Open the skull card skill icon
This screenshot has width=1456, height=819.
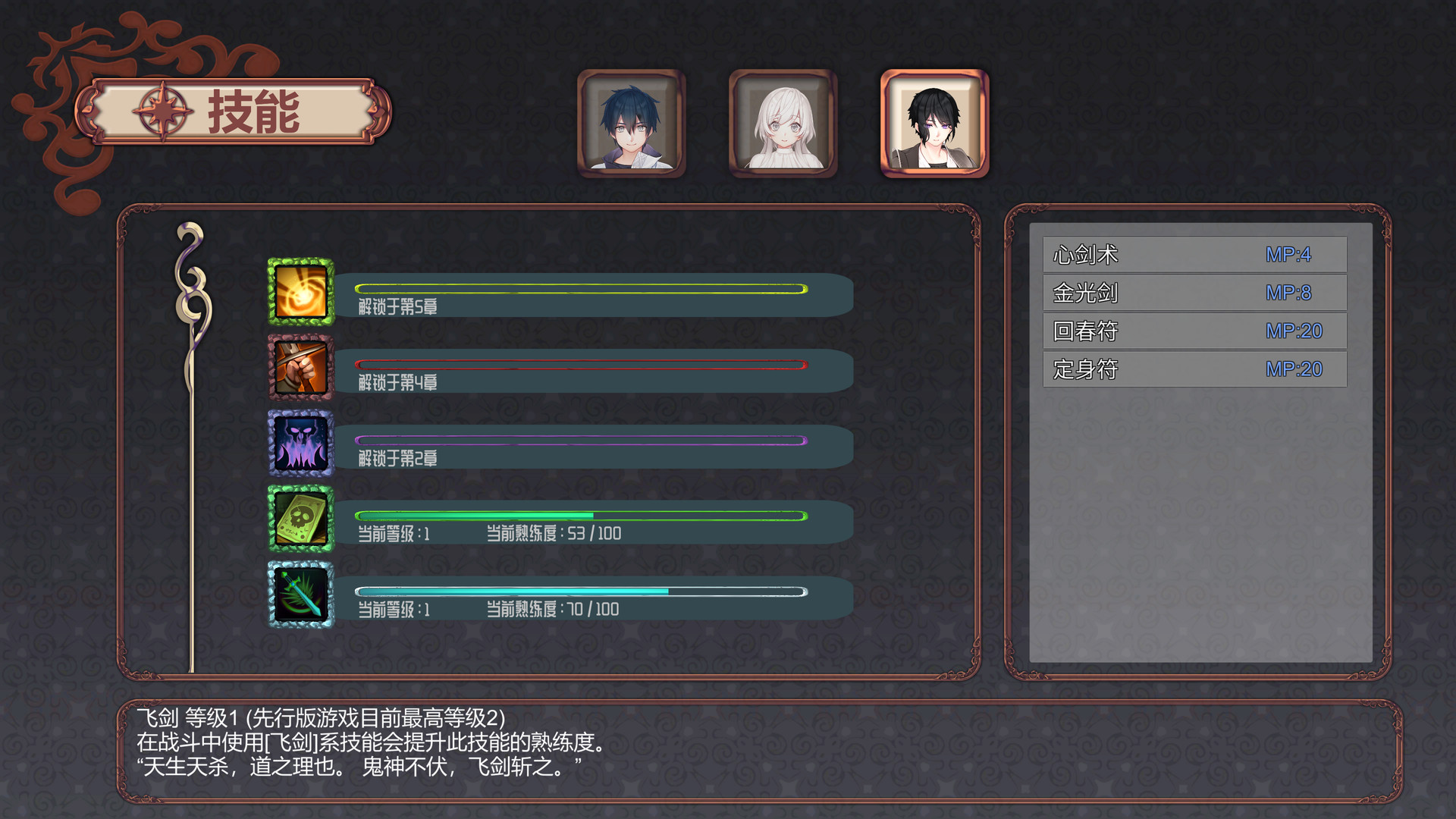coord(300,521)
